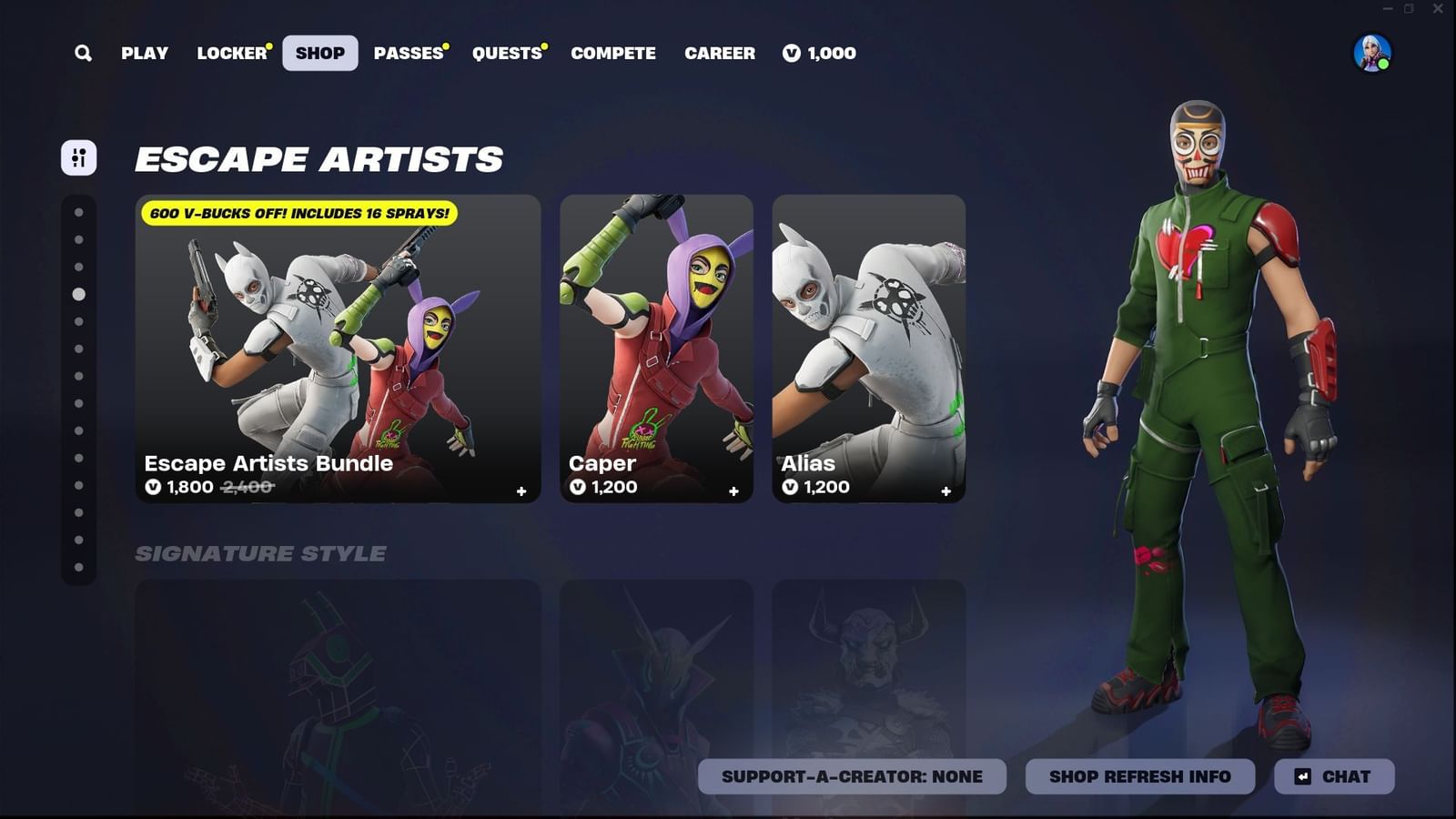
Task: Open the chat bubble icon on the CHAT button
Action: (1301, 776)
